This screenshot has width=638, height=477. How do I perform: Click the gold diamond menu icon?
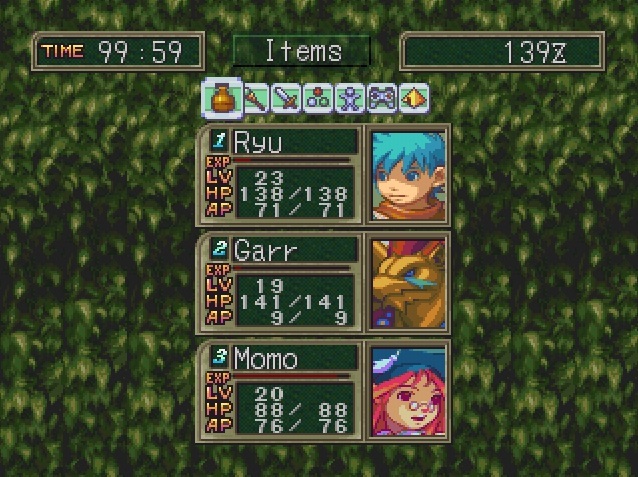[x=411, y=98]
